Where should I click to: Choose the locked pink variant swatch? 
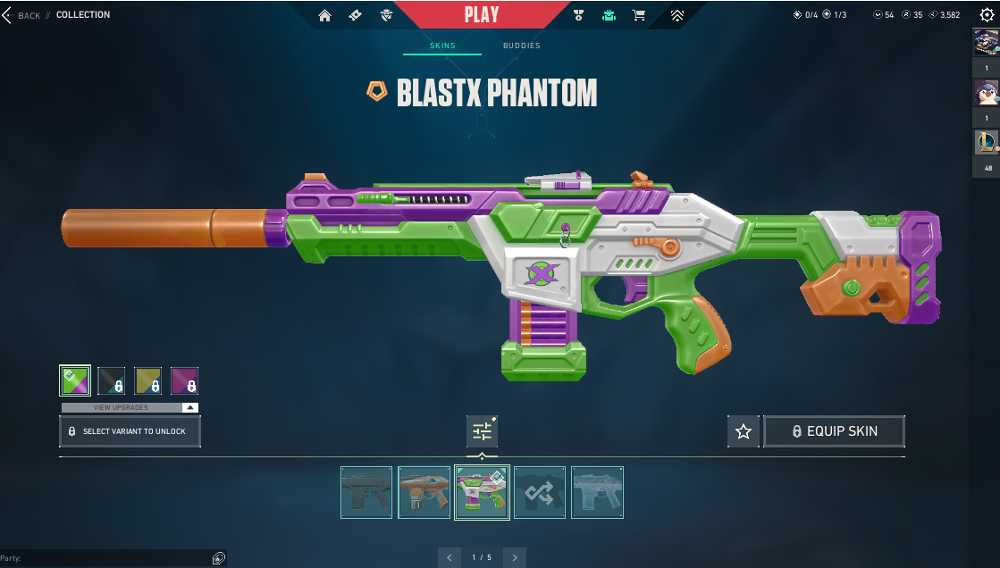tap(184, 381)
